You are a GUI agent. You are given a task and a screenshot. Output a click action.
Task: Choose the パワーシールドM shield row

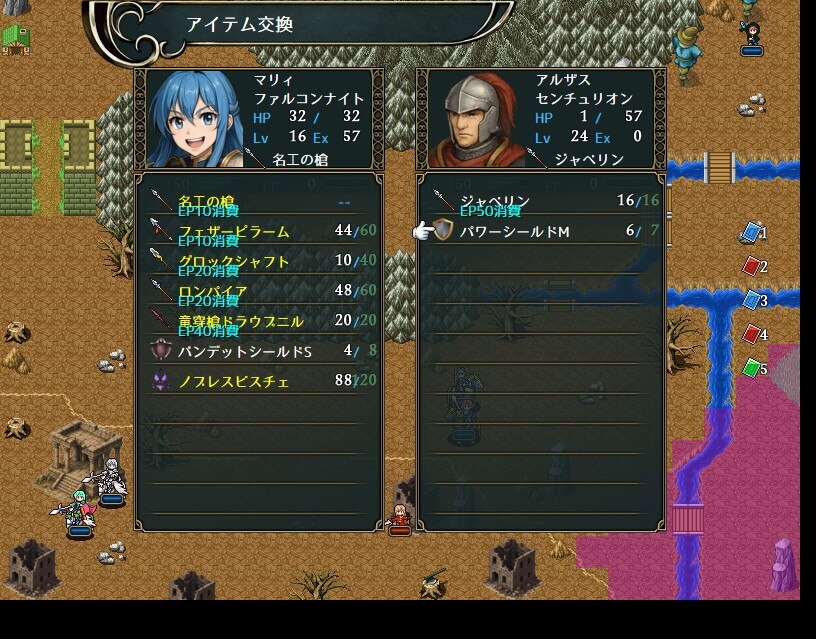pos(540,232)
